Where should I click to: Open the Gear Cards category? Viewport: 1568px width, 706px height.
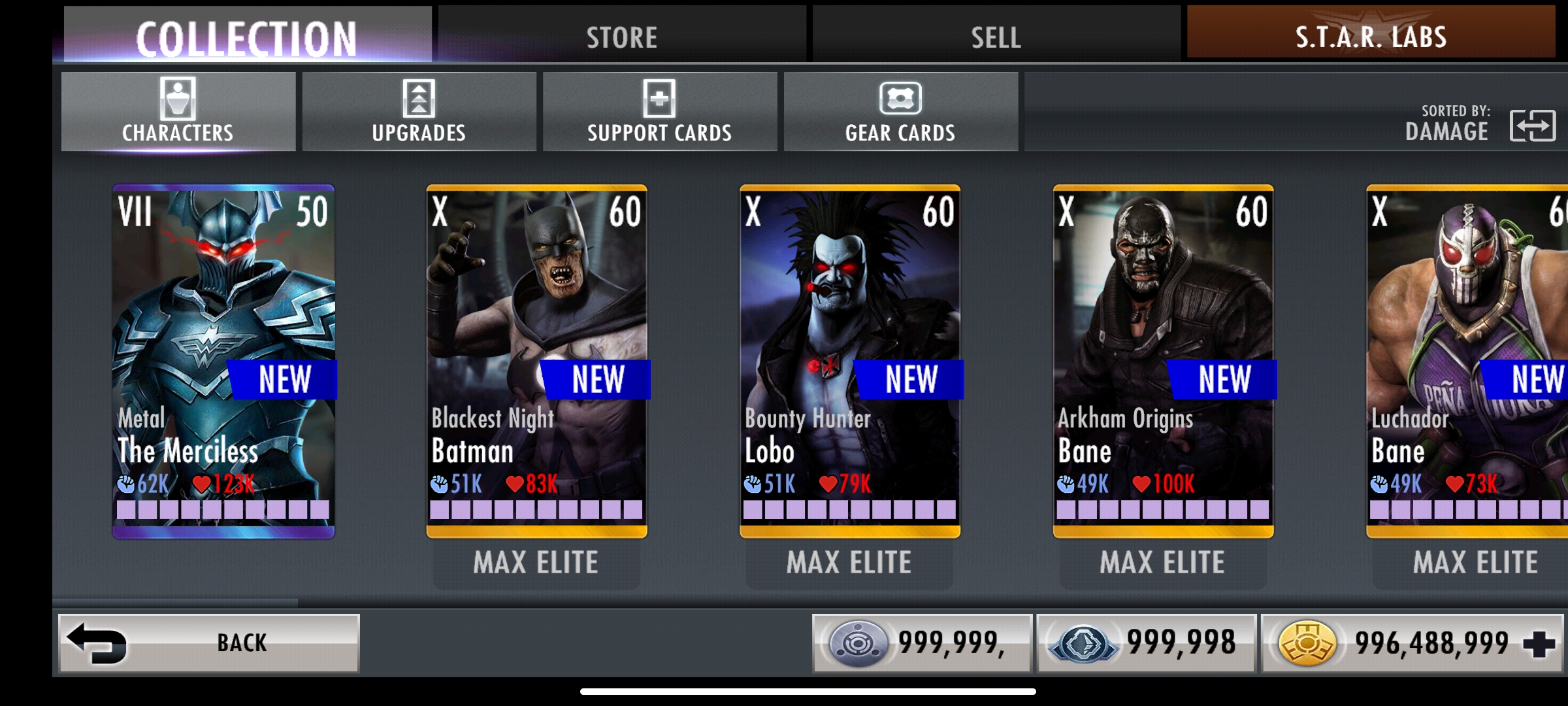pyautogui.click(x=900, y=112)
